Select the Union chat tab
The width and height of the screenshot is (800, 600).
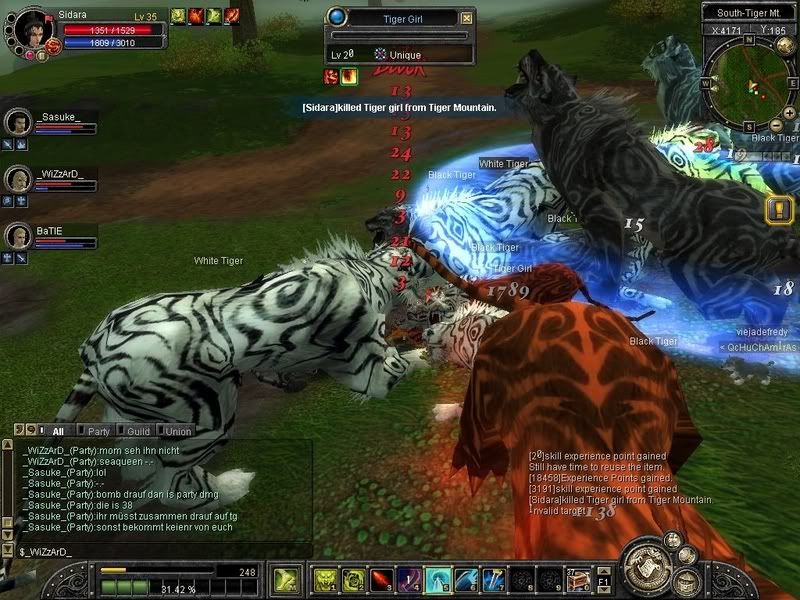point(177,431)
